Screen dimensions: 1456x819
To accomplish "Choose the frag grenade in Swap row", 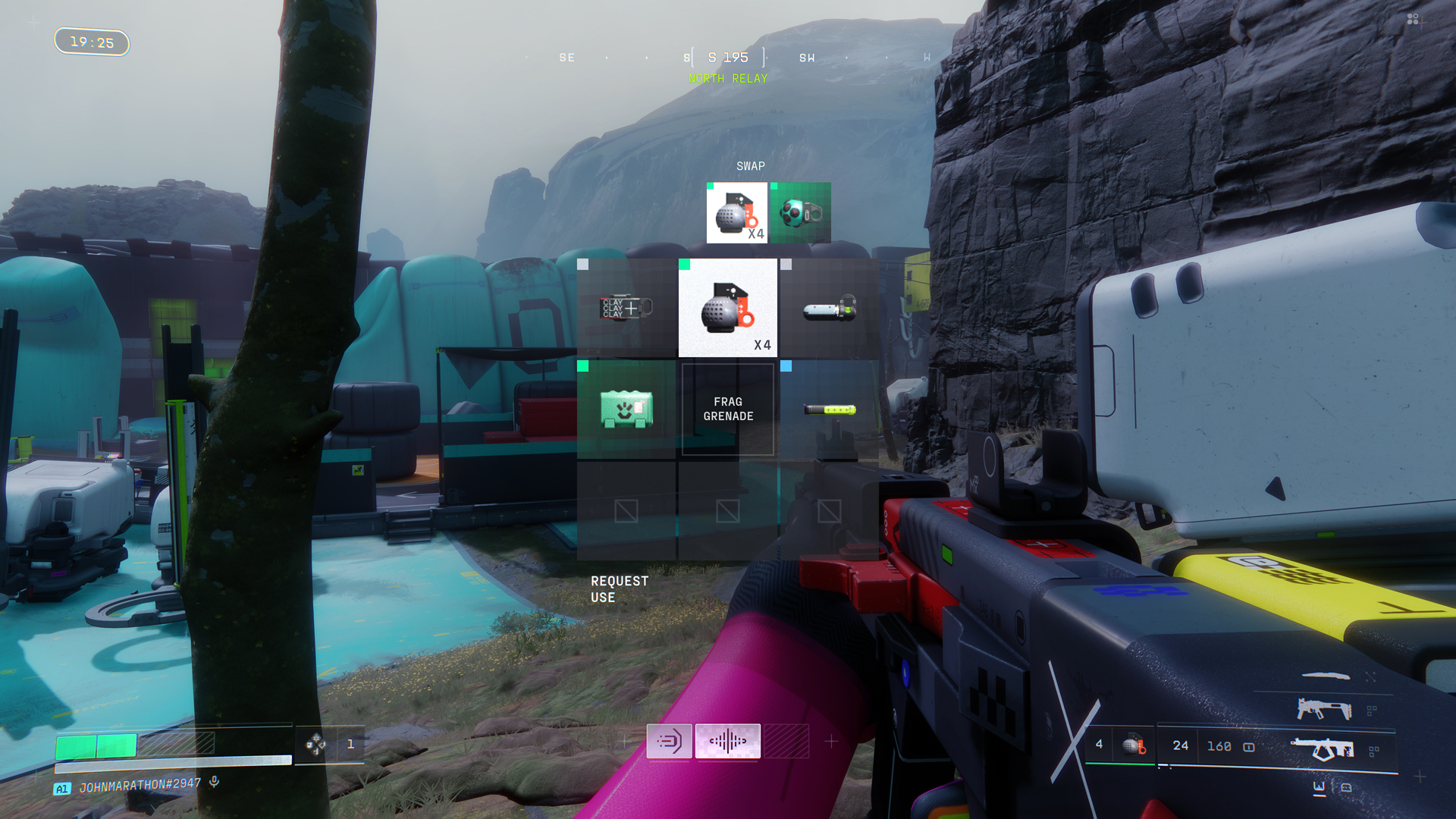I will (x=736, y=213).
